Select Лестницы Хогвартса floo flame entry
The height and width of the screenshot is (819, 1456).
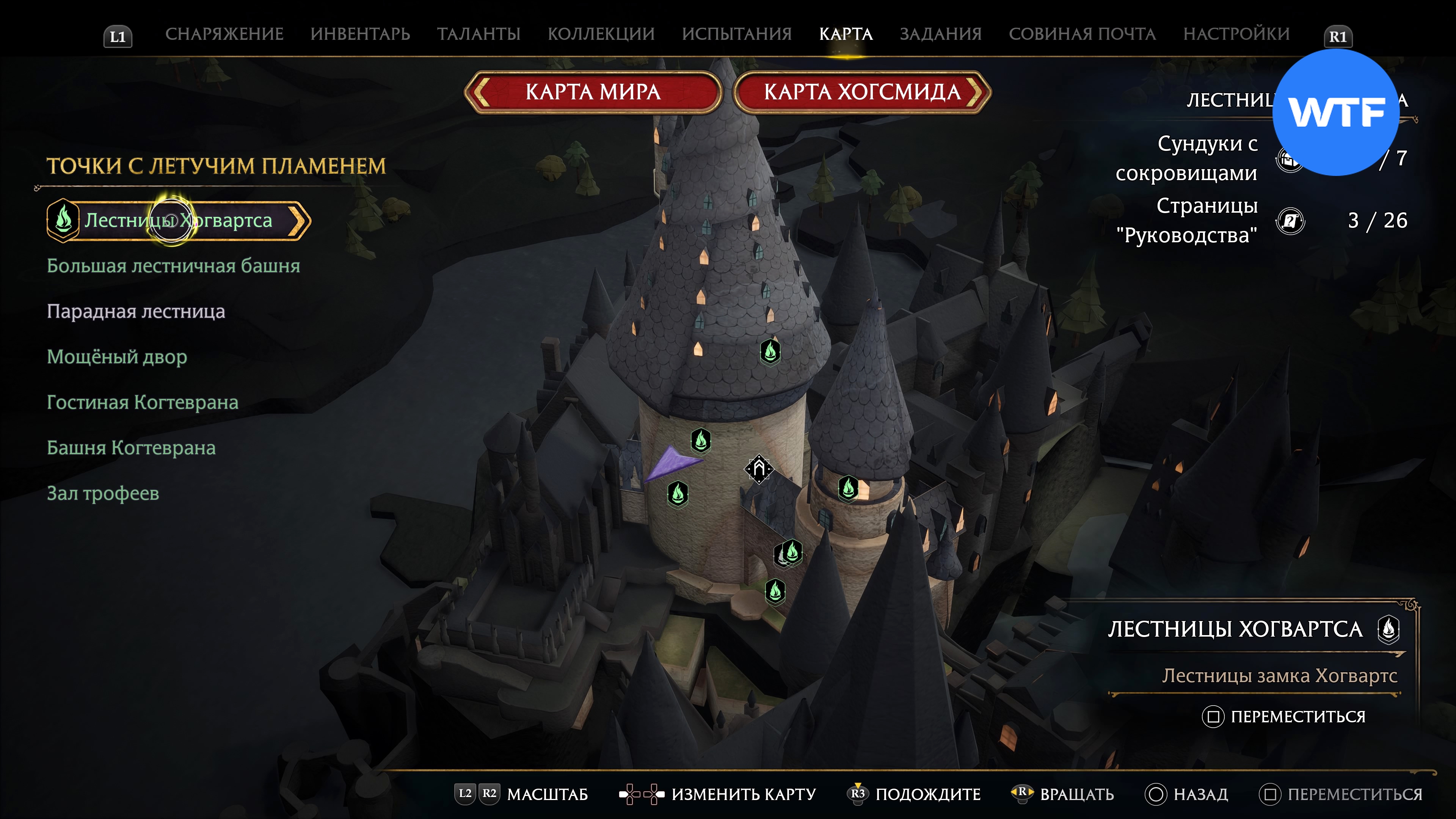click(x=178, y=220)
